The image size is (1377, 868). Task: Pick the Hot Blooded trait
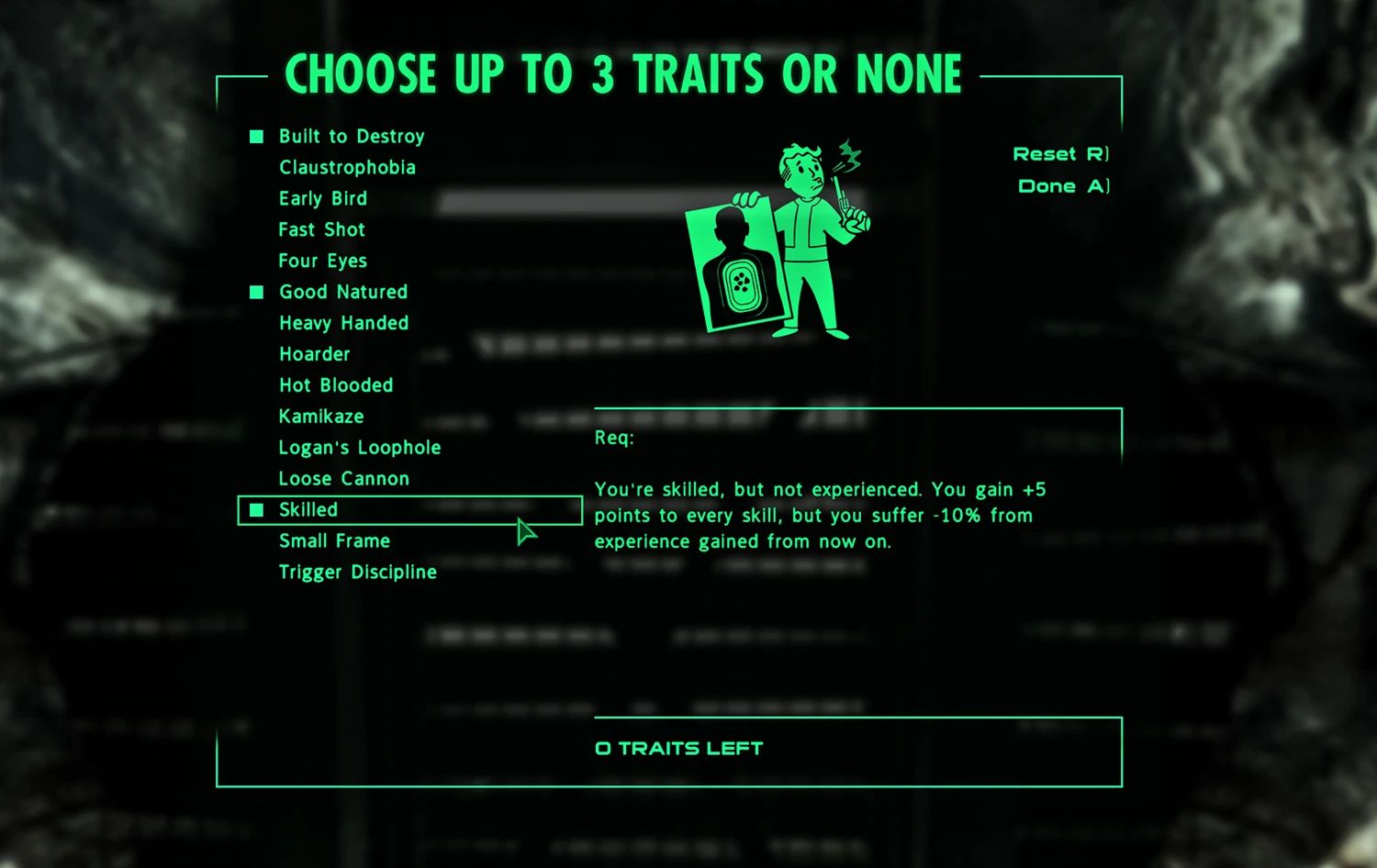(335, 385)
